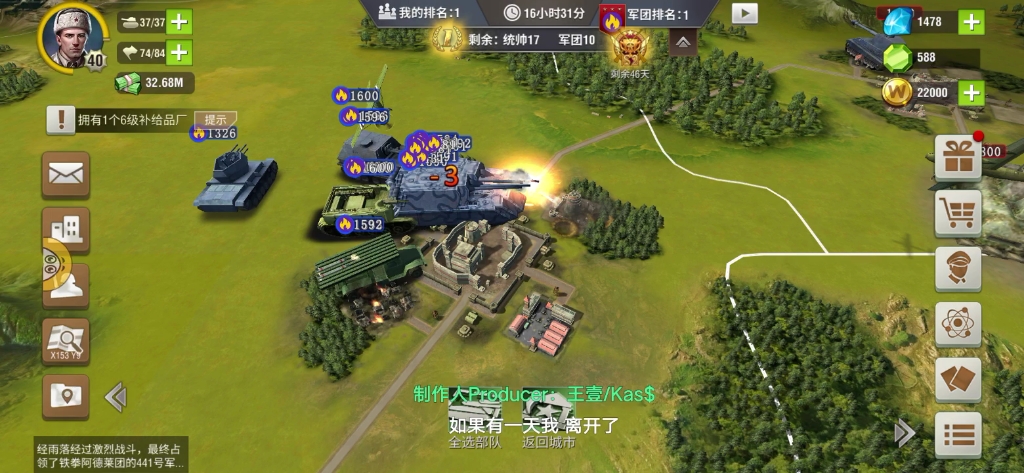This screenshot has width=1024, height=473.
Task: Return to city with 返回城市
Action: click(548, 424)
